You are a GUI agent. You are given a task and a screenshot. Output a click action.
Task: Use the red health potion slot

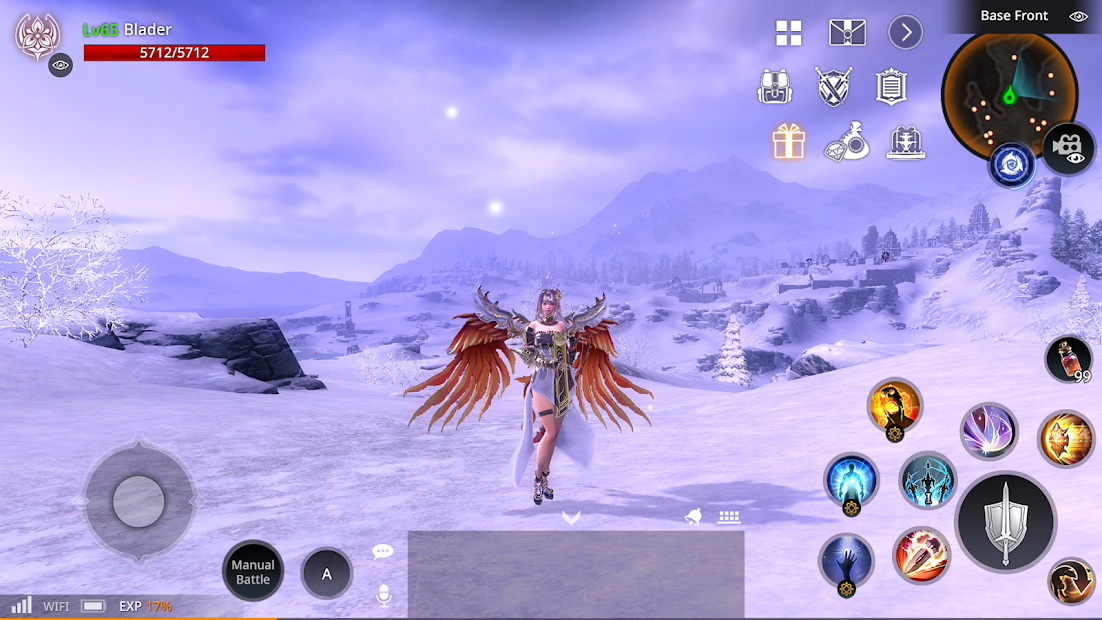(1069, 358)
